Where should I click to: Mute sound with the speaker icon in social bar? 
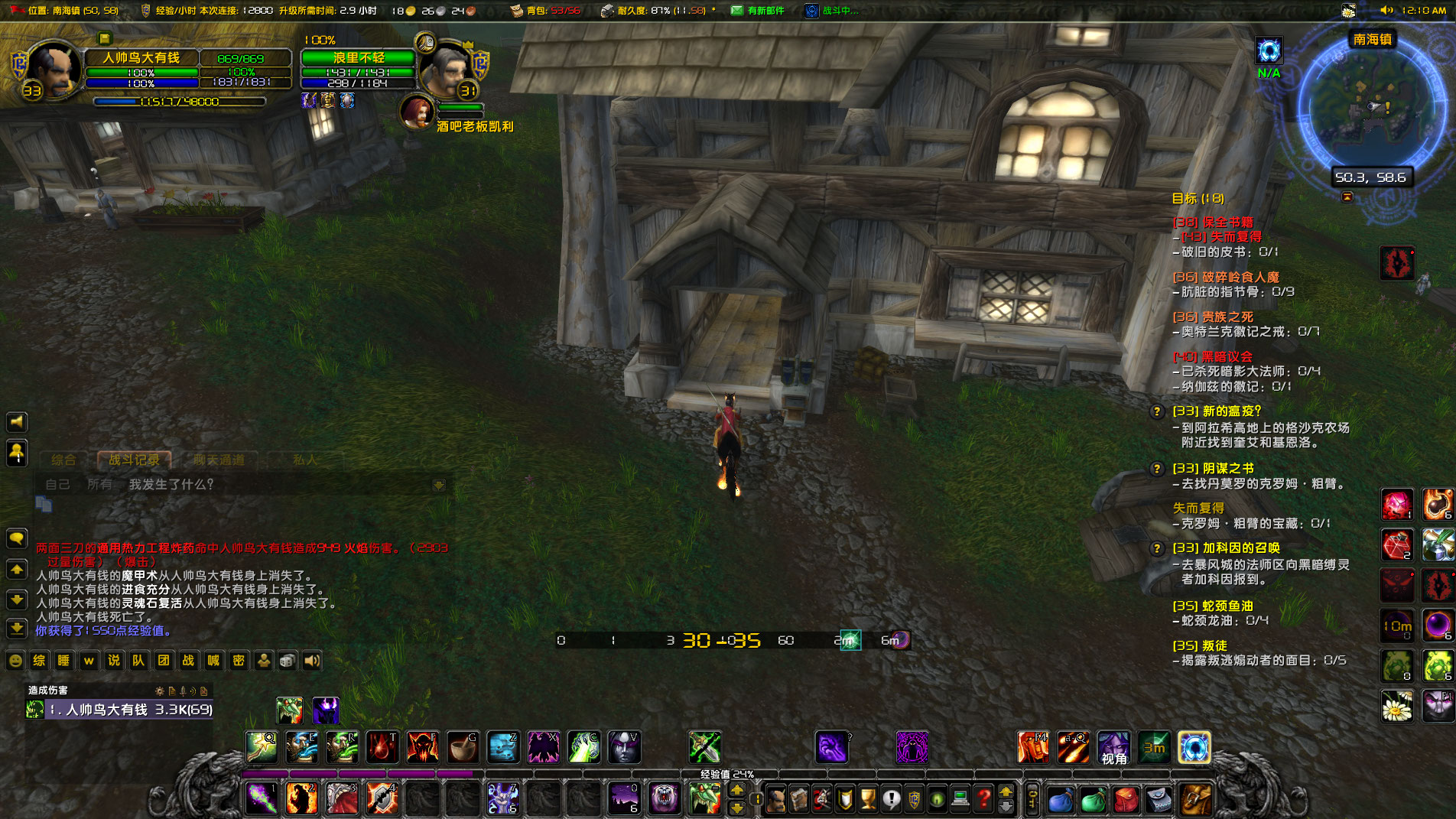tap(312, 661)
